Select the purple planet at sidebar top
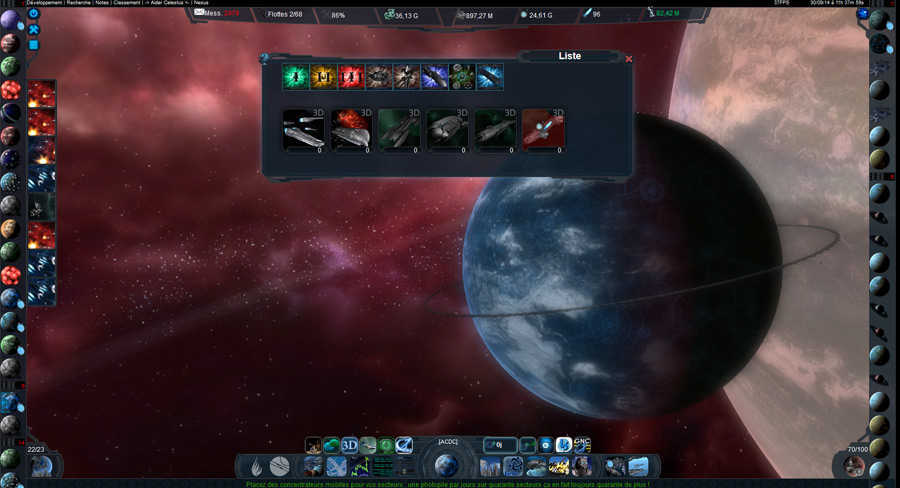 10,20
